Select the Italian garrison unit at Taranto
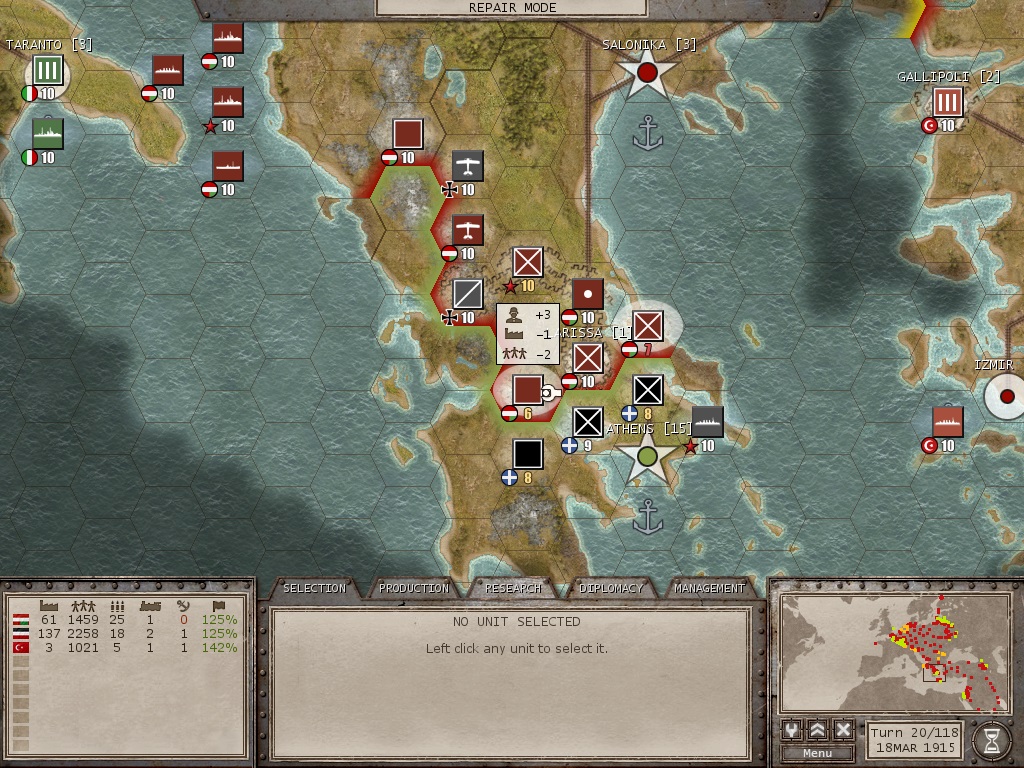The width and height of the screenshot is (1024, 768). [47, 71]
